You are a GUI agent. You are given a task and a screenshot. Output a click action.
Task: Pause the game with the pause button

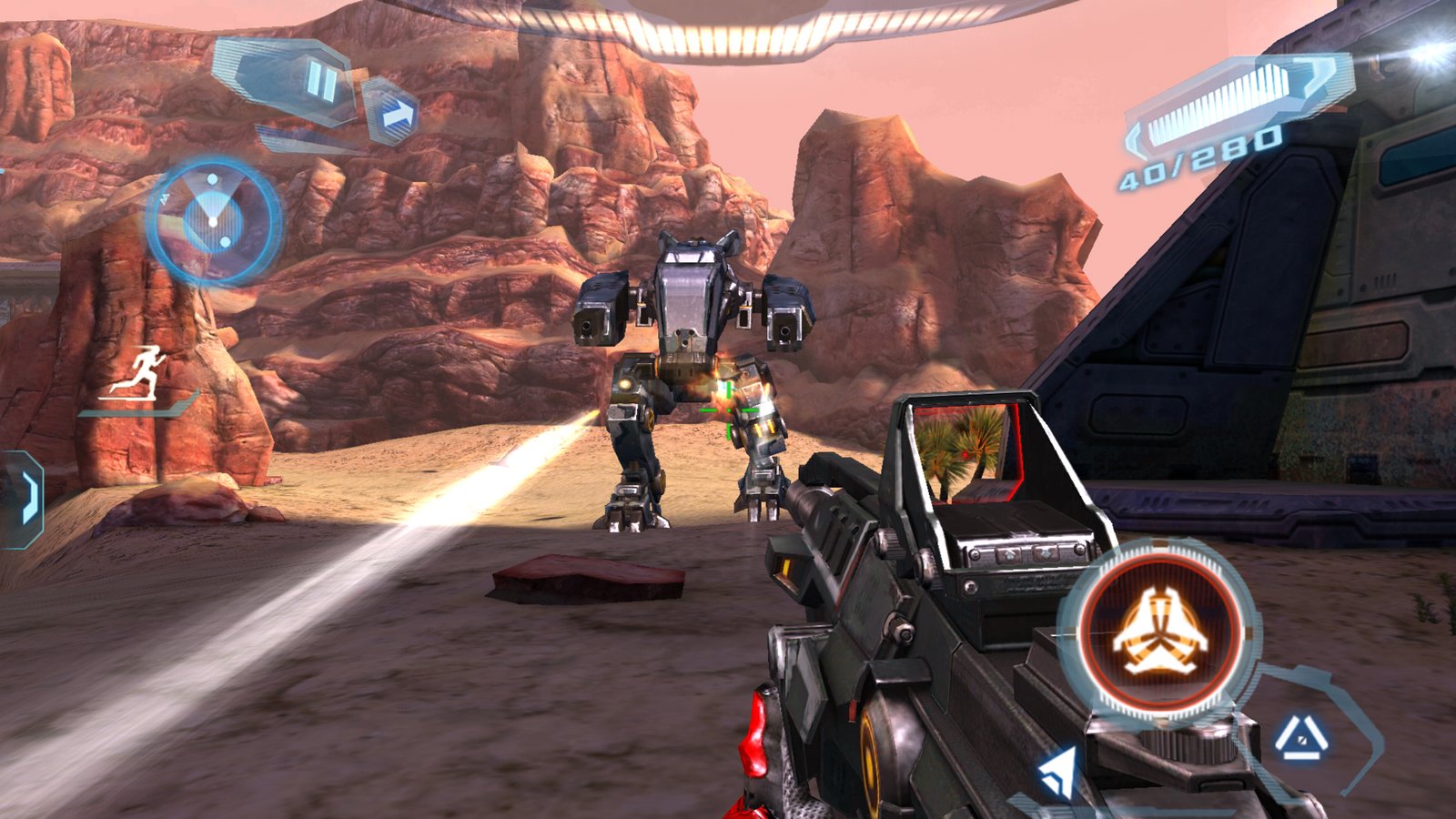coord(320,81)
